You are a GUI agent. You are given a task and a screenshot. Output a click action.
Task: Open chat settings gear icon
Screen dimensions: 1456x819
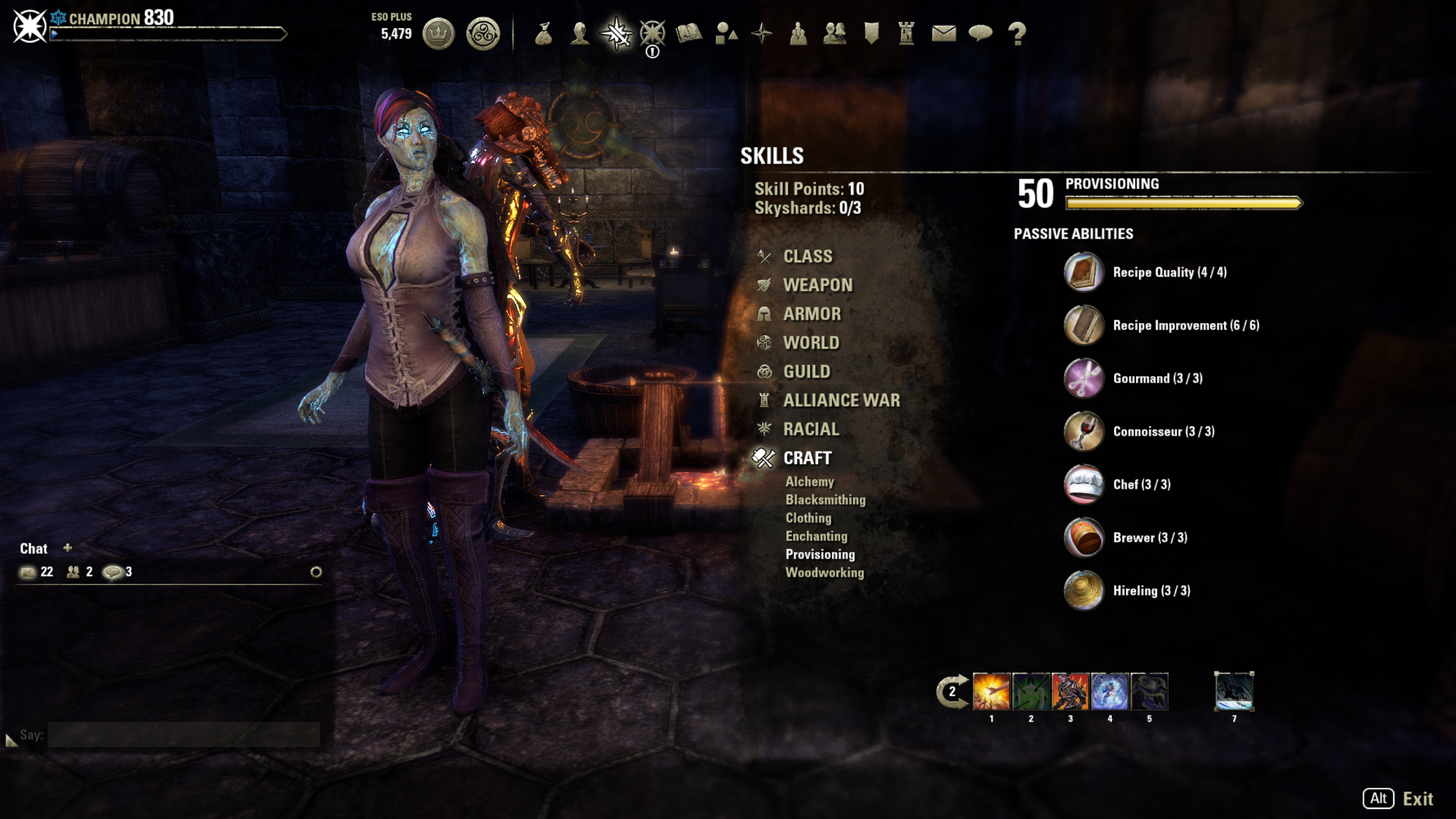(317, 573)
